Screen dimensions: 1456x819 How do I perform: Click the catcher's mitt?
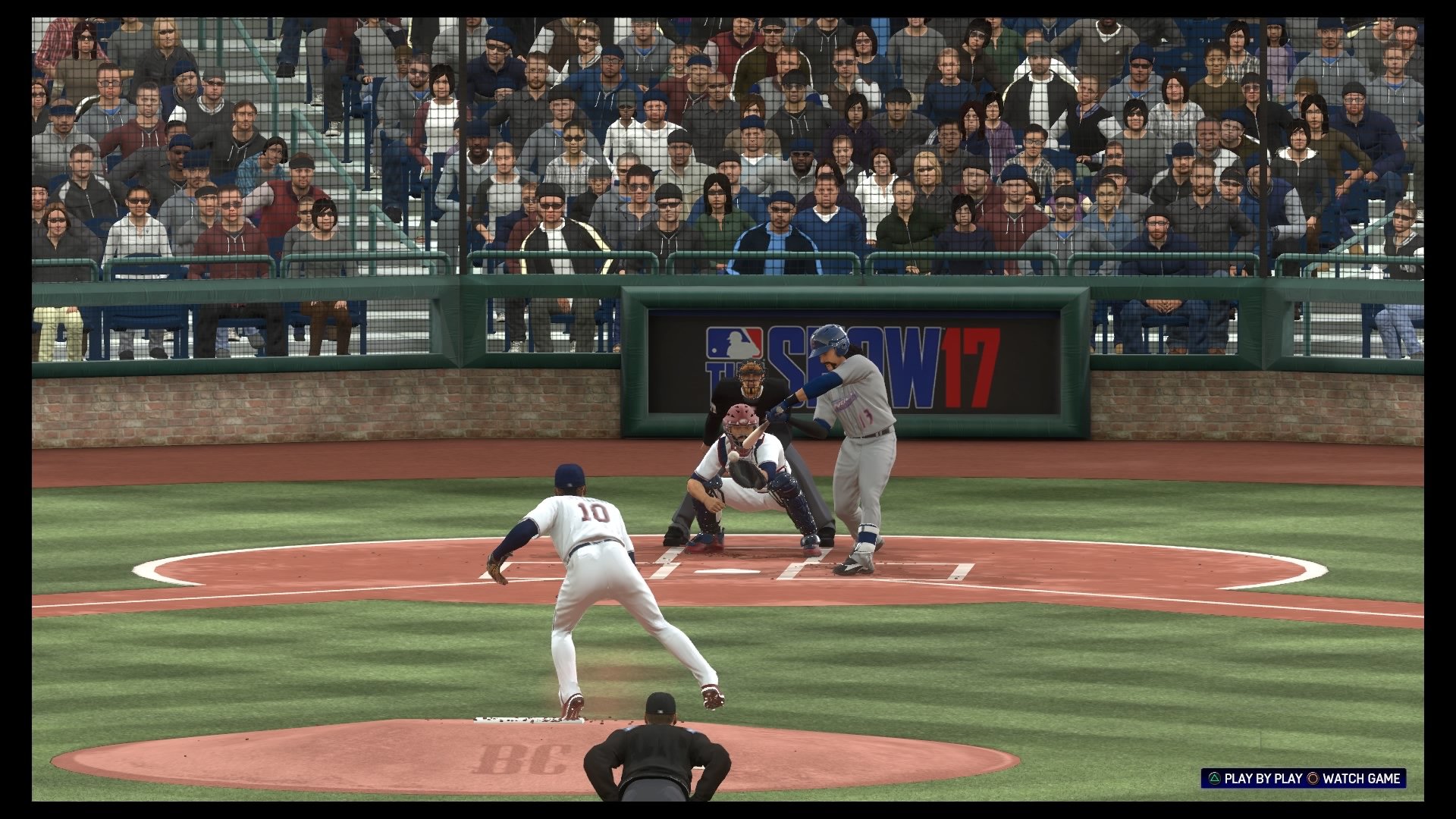[745, 472]
